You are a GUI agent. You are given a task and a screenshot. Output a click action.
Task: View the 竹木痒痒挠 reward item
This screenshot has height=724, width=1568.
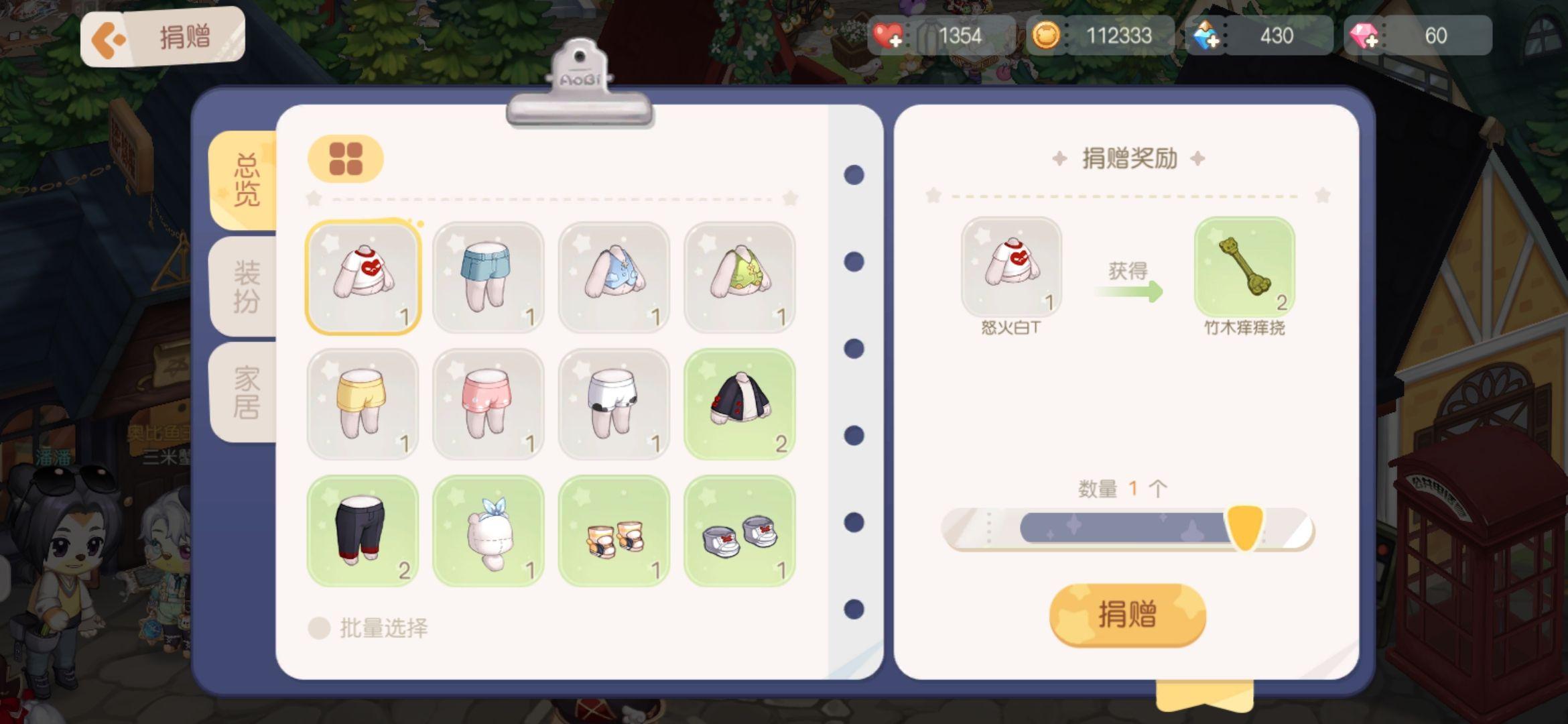point(1244,267)
